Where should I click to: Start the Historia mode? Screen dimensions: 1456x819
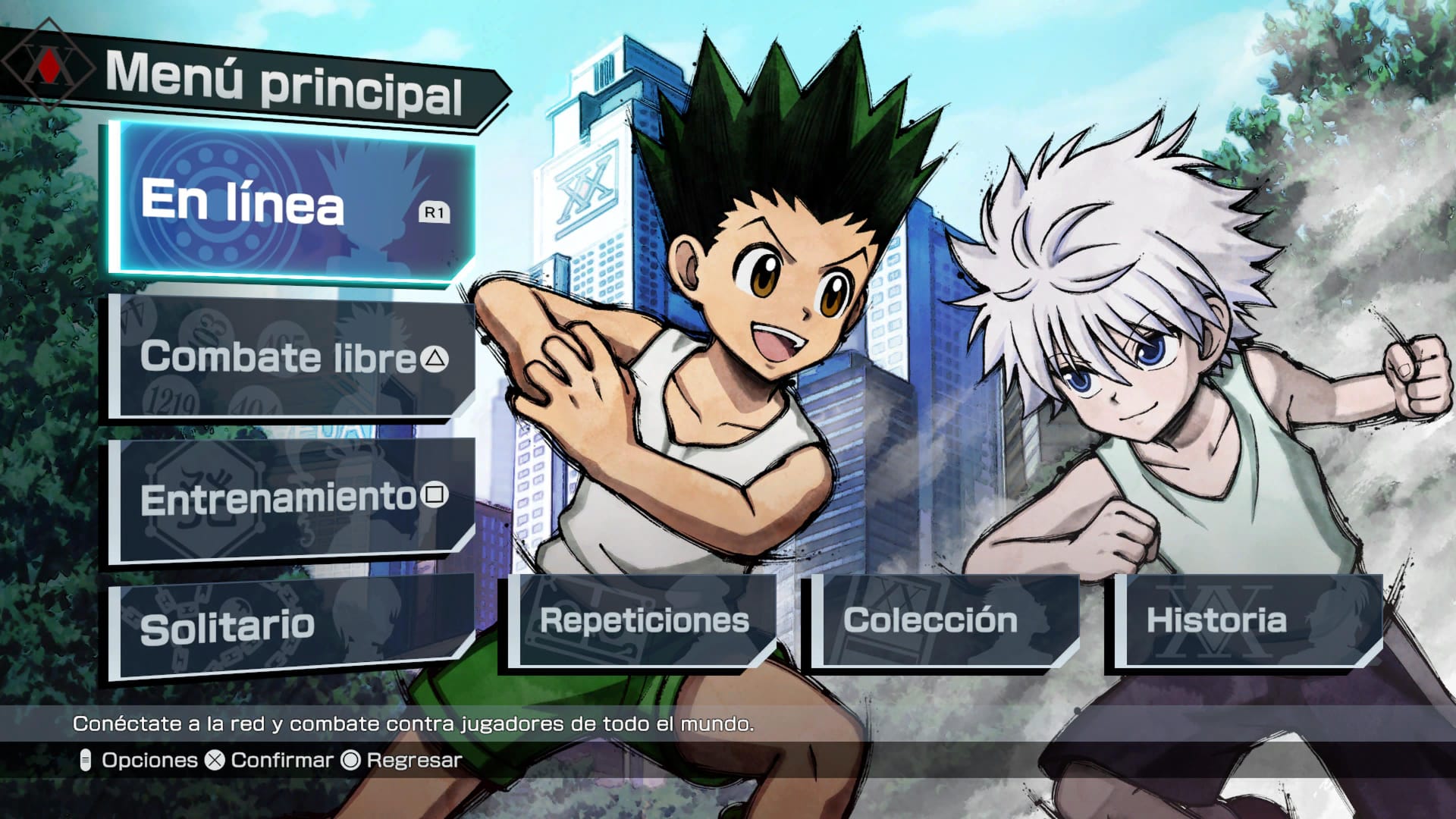1244,620
